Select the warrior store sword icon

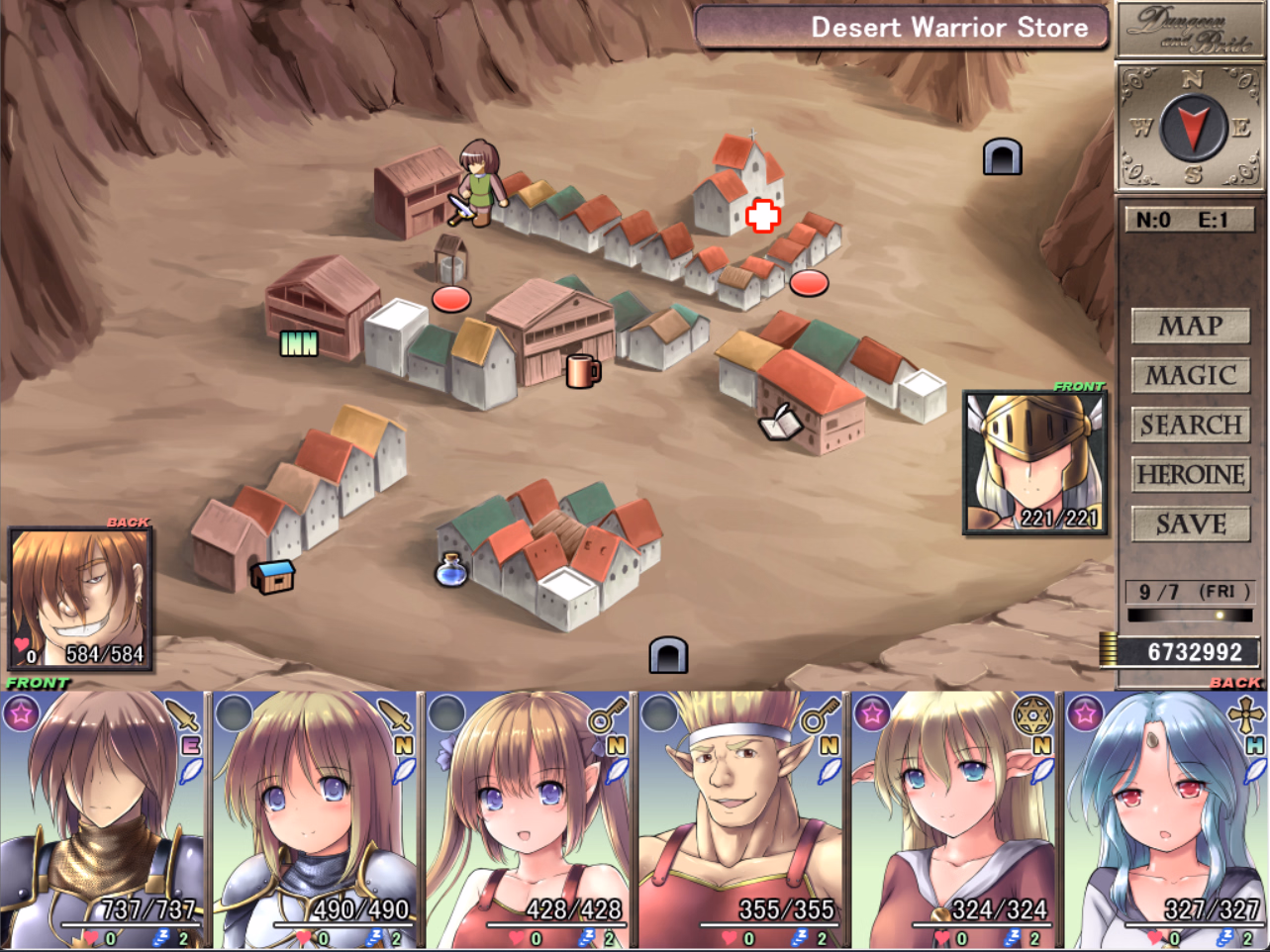(461, 208)
